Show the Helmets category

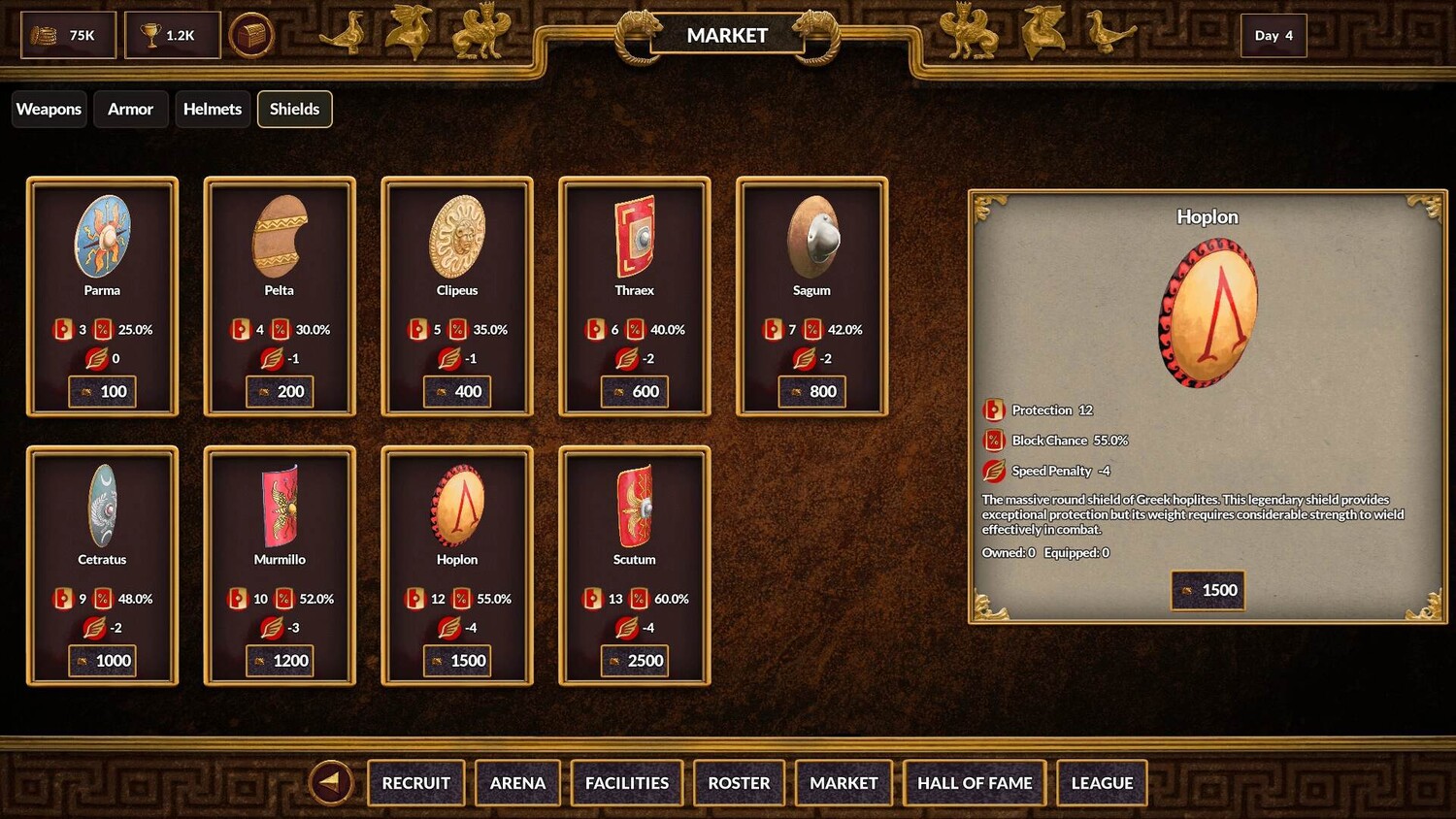[212, 109]
